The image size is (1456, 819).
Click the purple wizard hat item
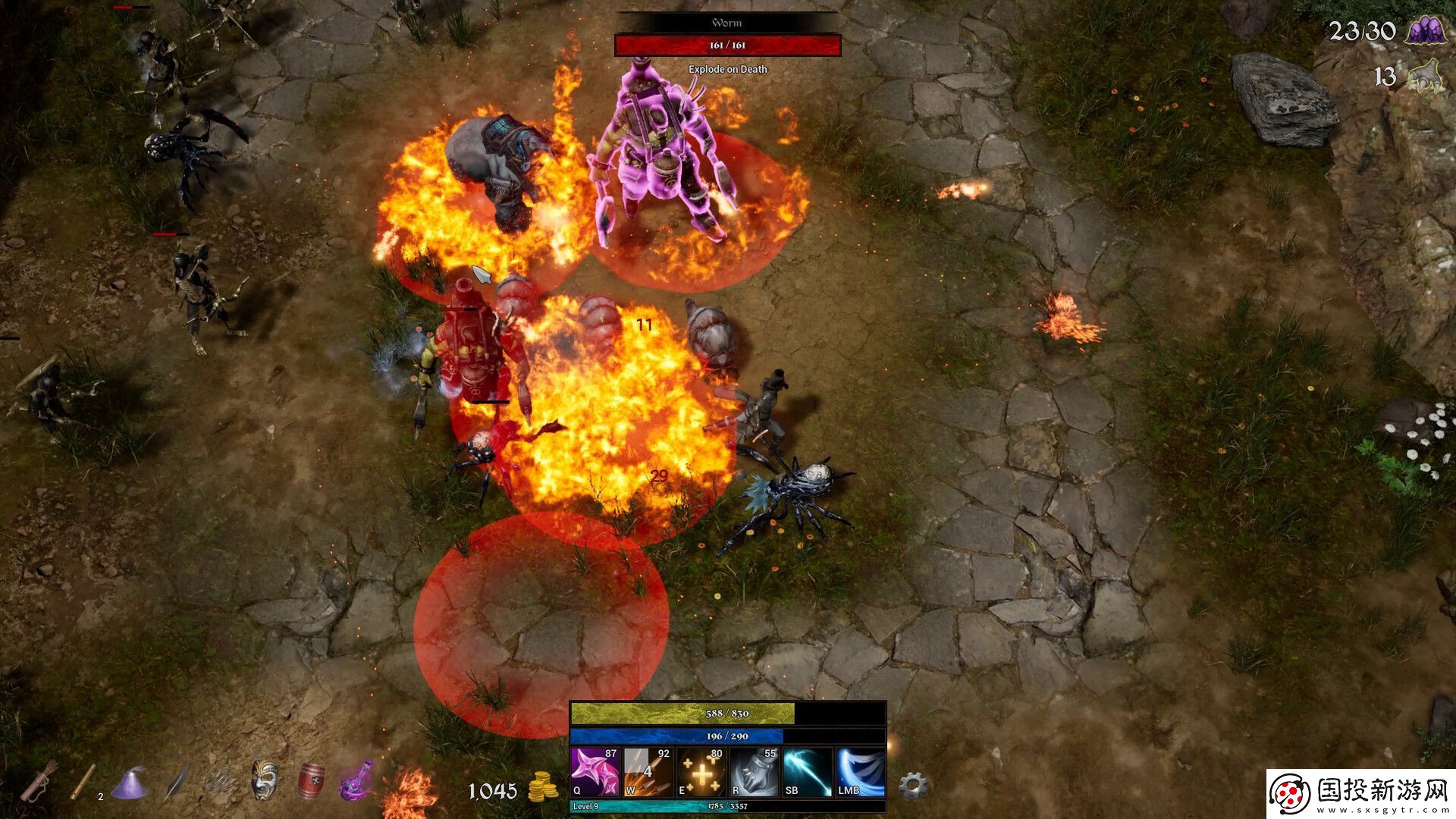[129, 783]
